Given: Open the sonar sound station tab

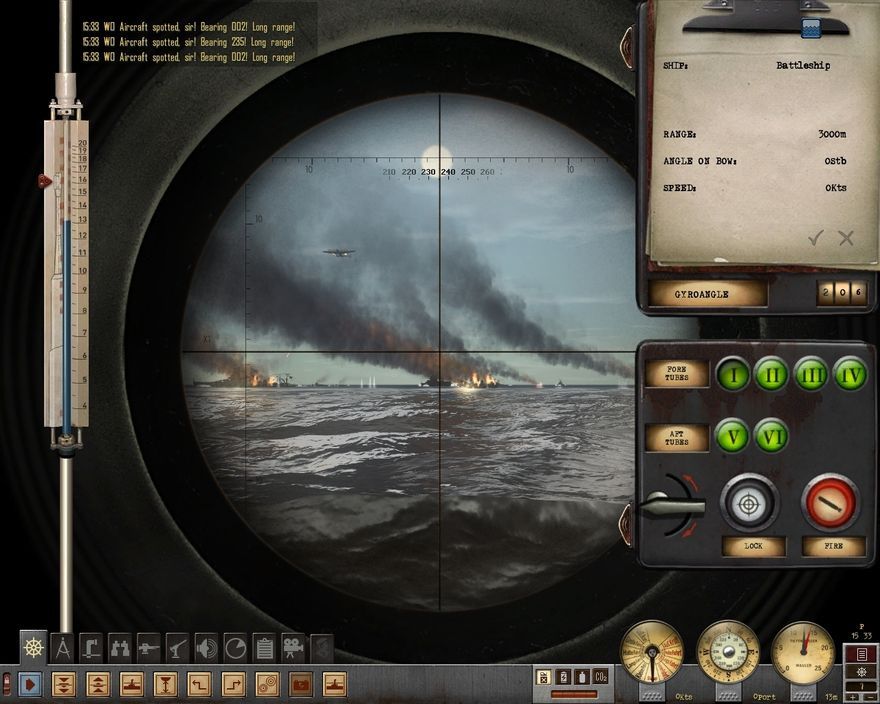Looking at the screenshot, I should click(206, 648).
